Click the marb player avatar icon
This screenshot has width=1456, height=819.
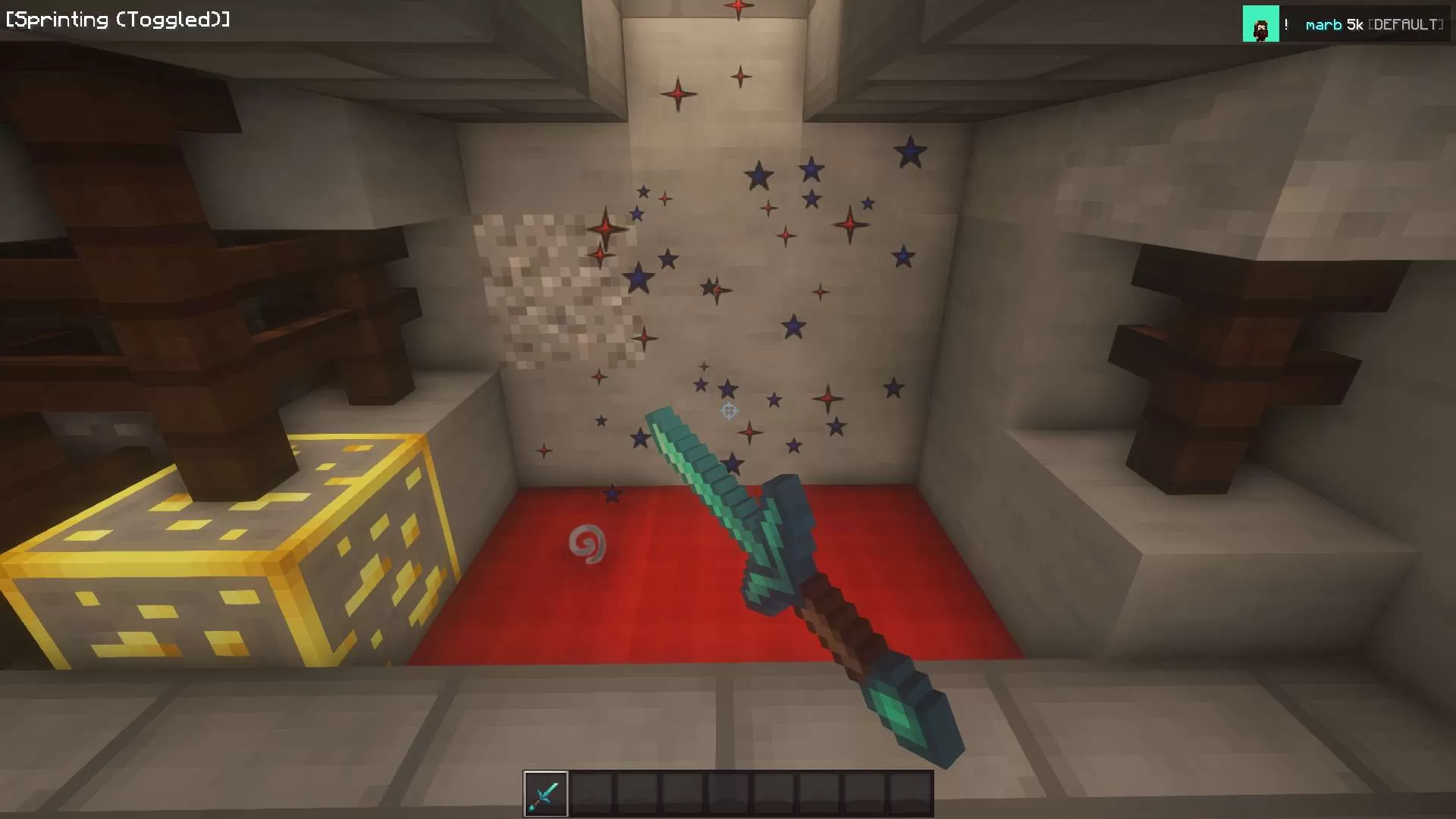tap(1260, 24)
